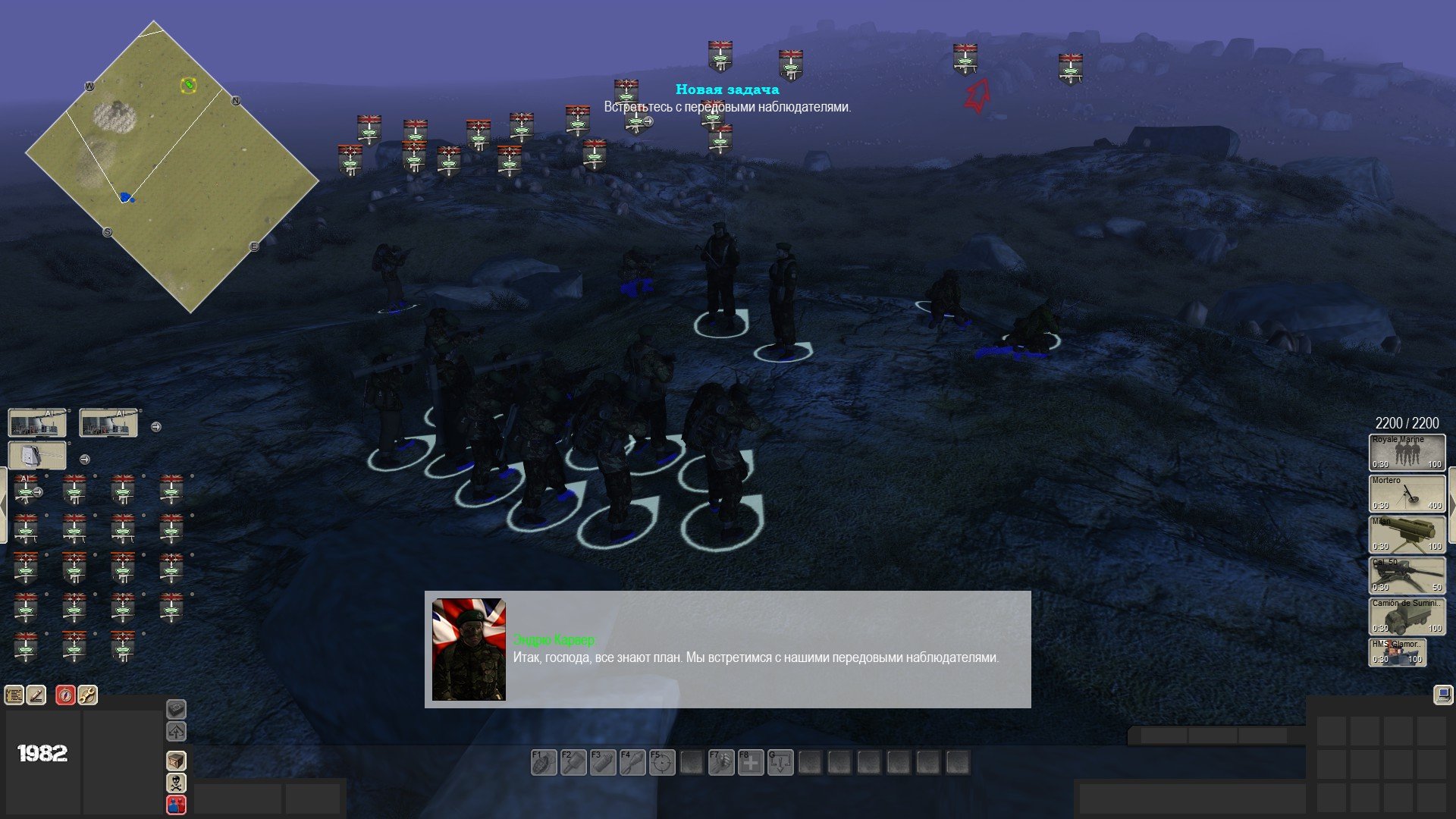The image size is (1456, 819).
Task: Click the skull and crossbones icon
Action: (176, 783)
